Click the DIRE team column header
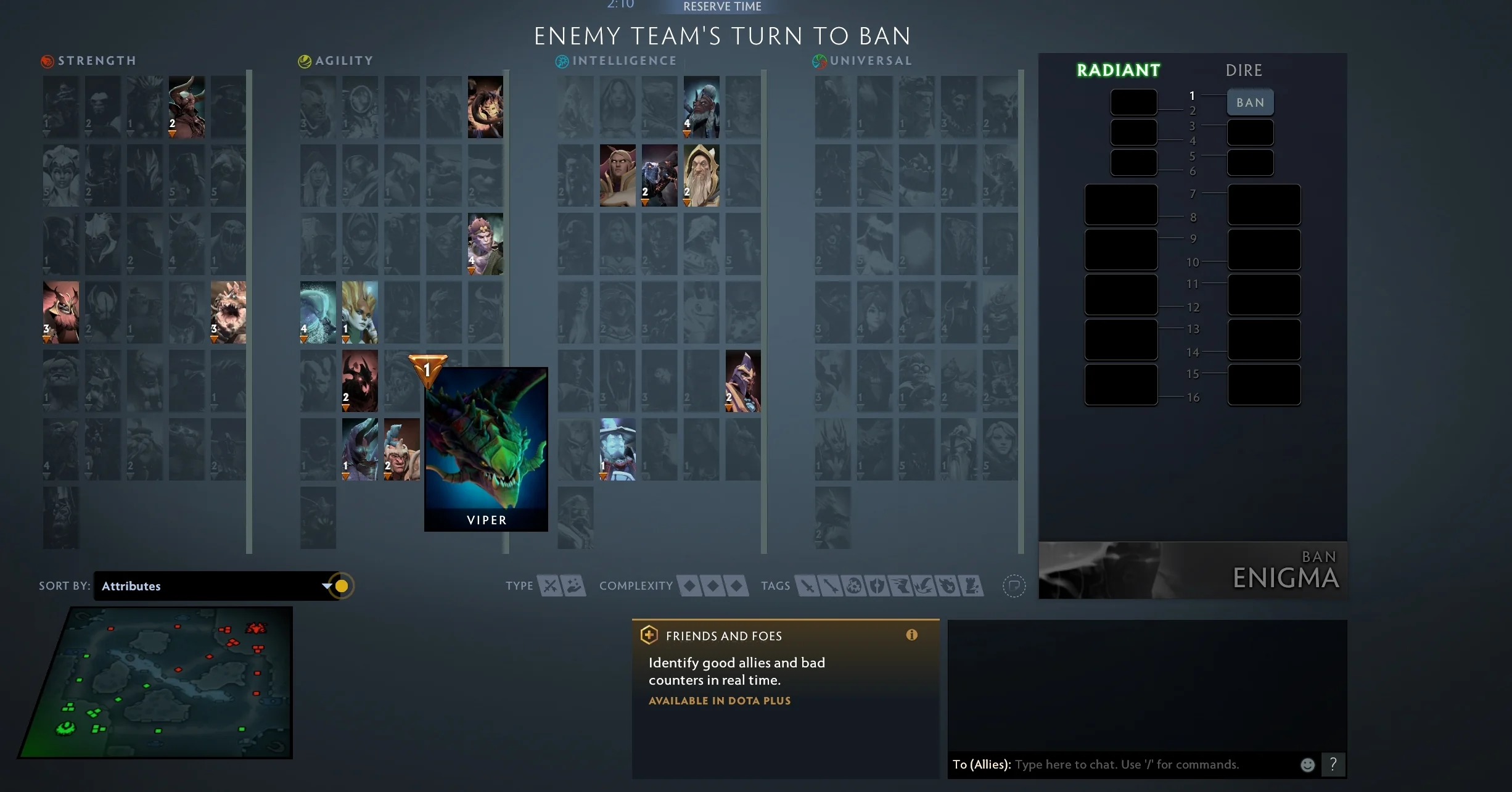Viewport: 1512px width, 792px height. (1244, 70)
